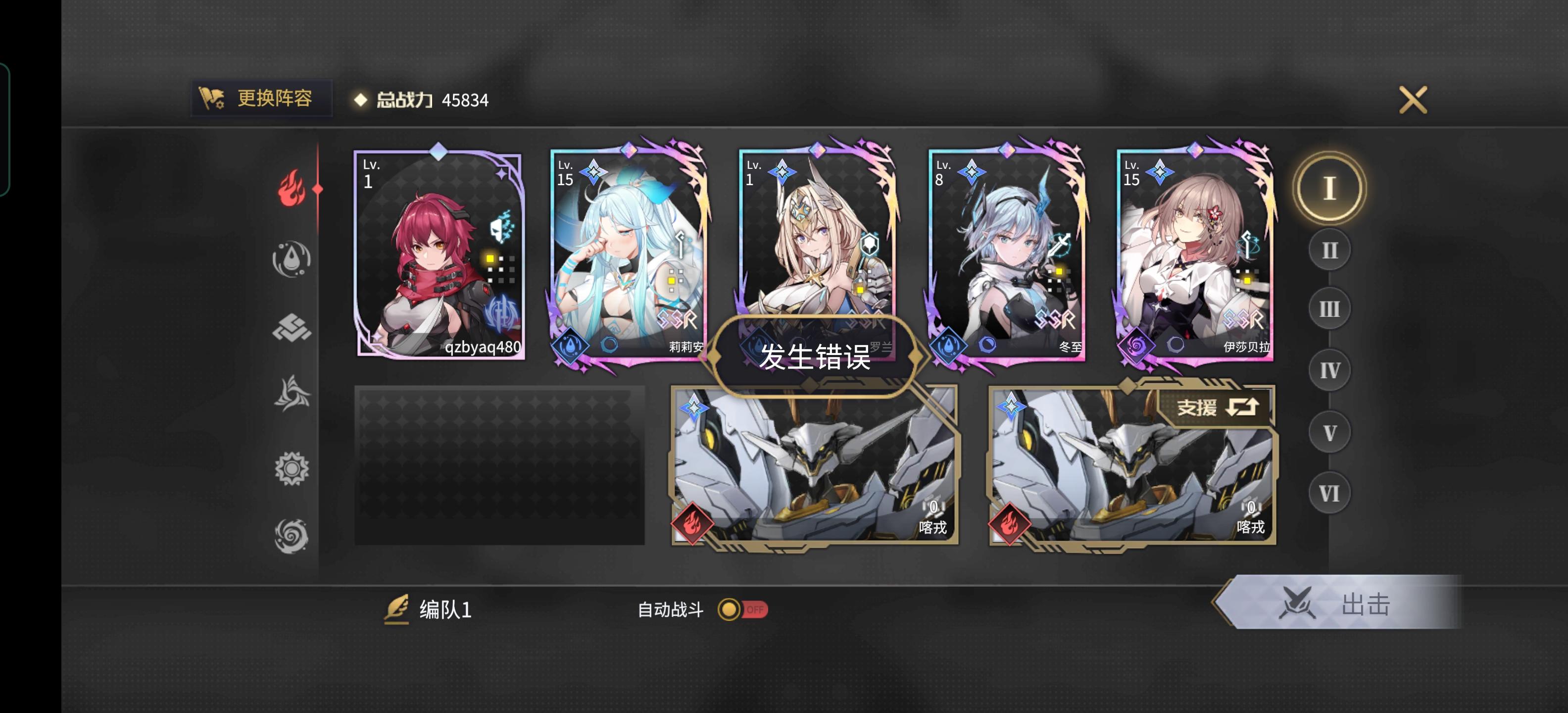
Task: Open 更换阵容 to change the lineup
Action: point(260,99)
